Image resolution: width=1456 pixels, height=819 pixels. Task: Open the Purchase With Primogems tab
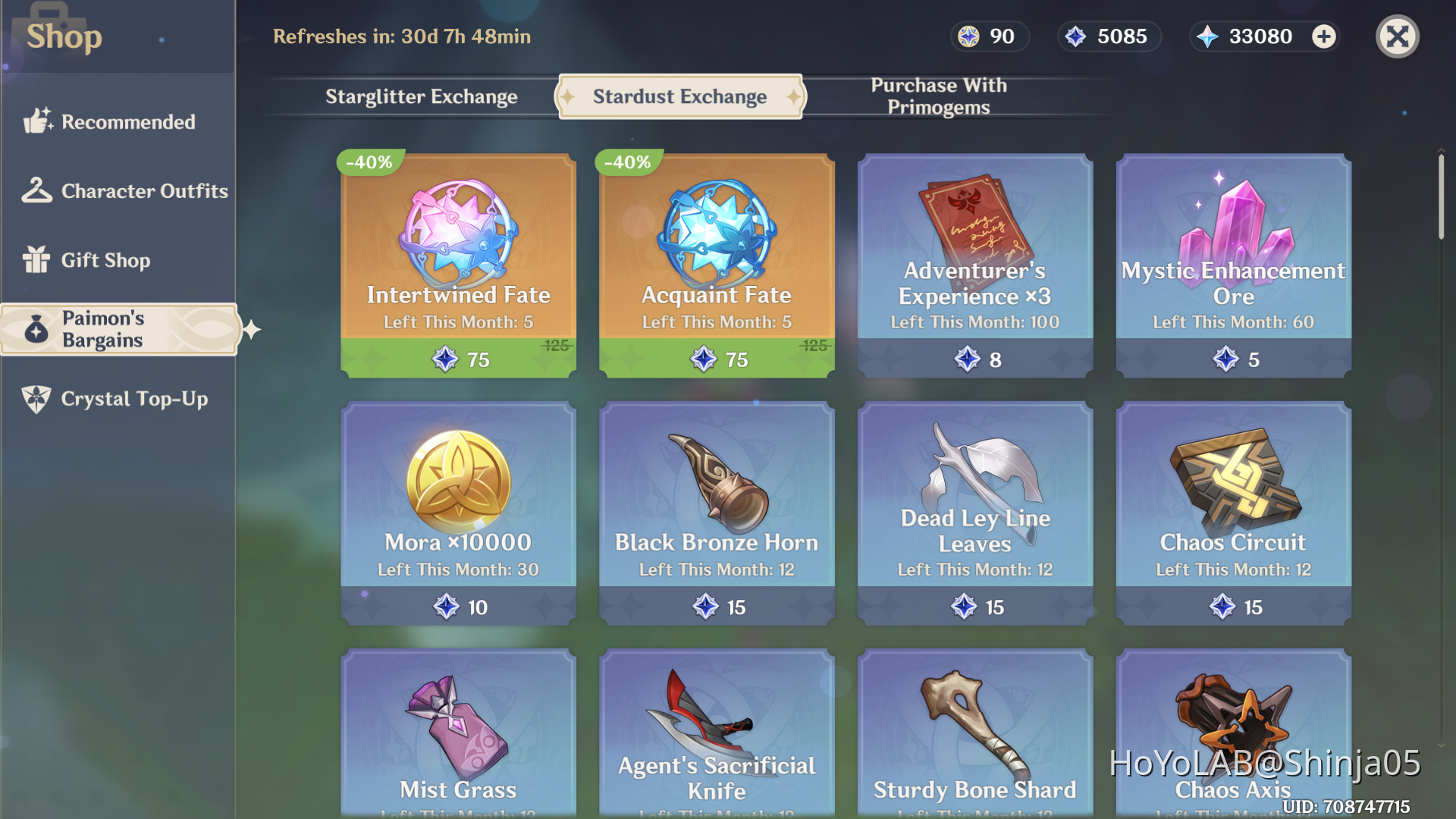(938, 96)
